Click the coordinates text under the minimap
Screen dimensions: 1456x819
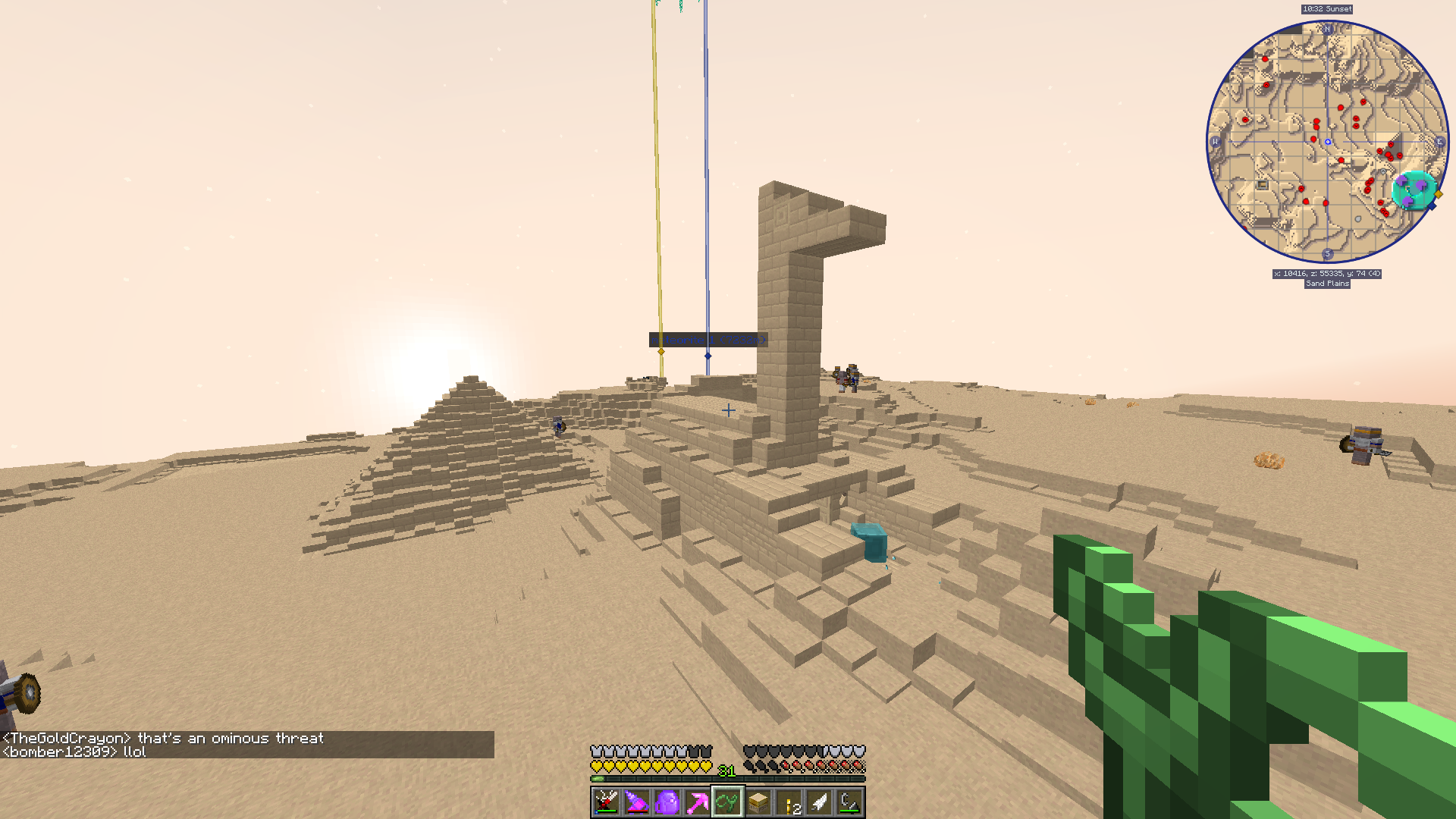point(1327,274)
